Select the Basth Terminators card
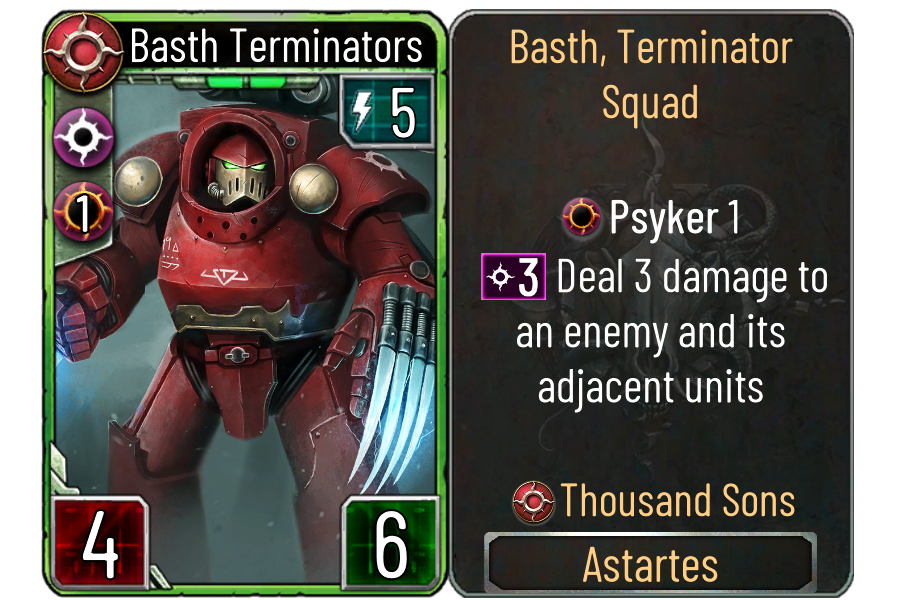 245,300
